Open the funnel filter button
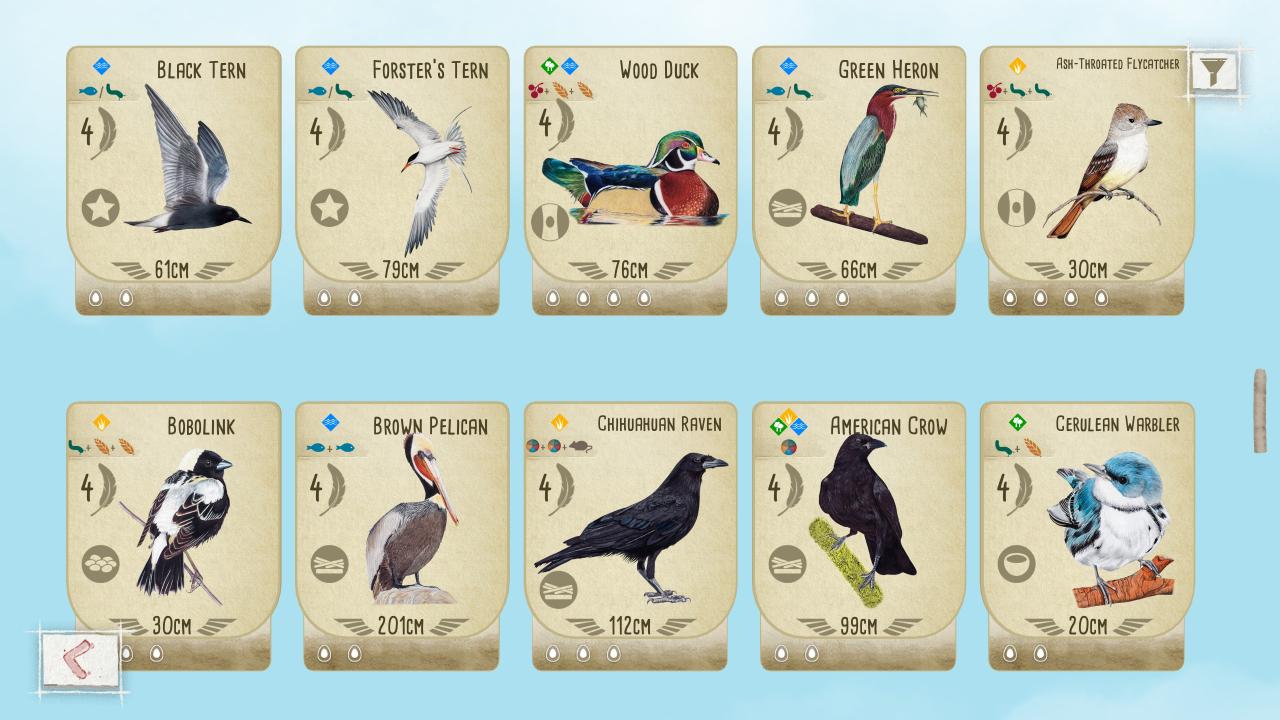 pyautogui.click(x=1213, y=71)
